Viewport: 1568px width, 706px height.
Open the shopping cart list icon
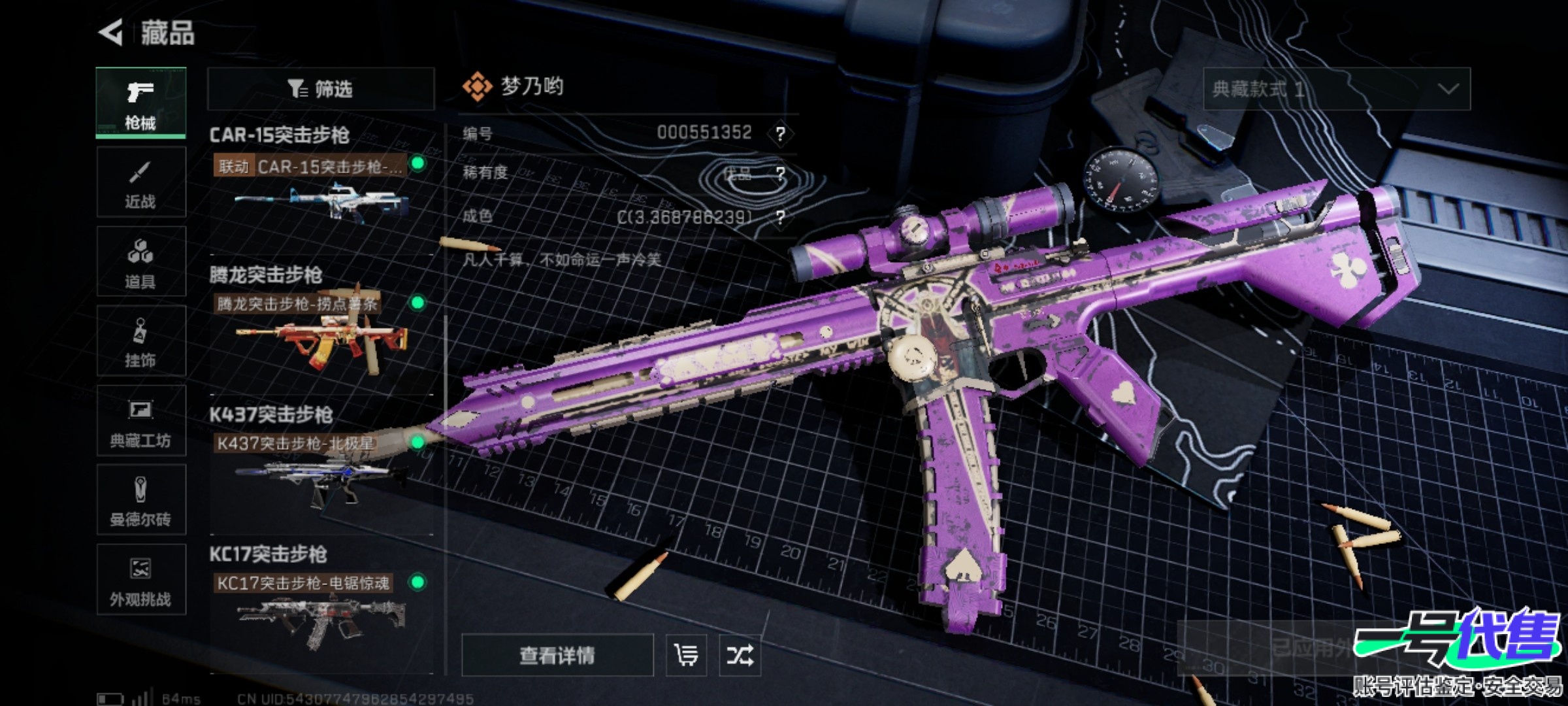686,655
